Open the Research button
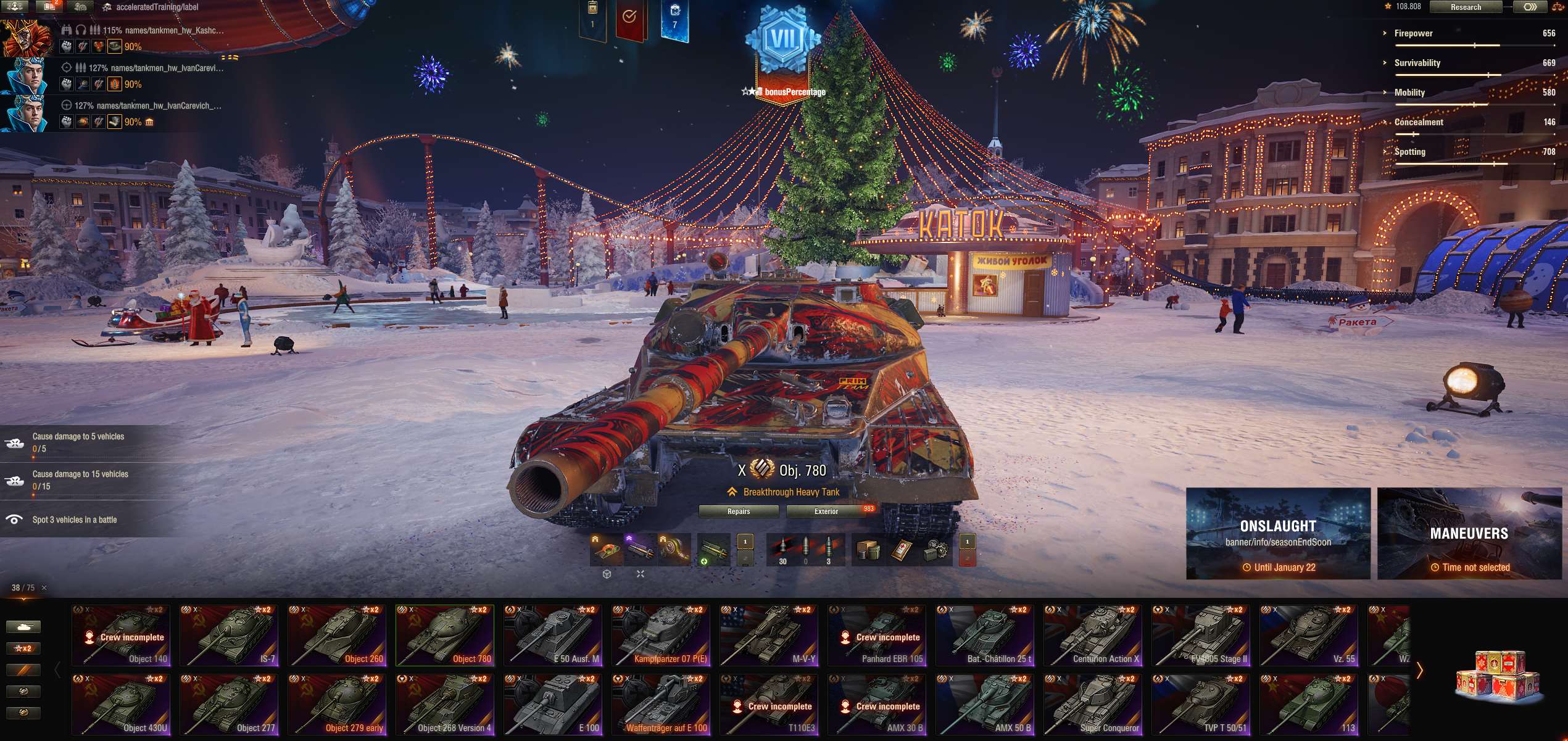 pyautogui.click(x=1465, y=7)
